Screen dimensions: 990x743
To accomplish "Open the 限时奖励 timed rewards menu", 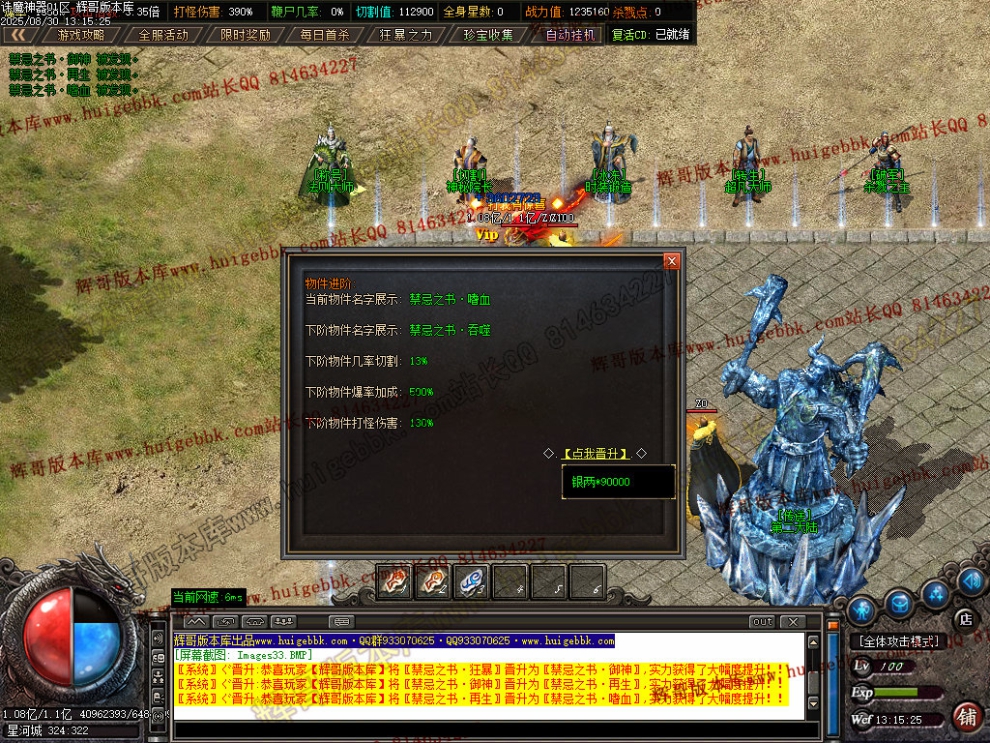I will pos(245,35).
